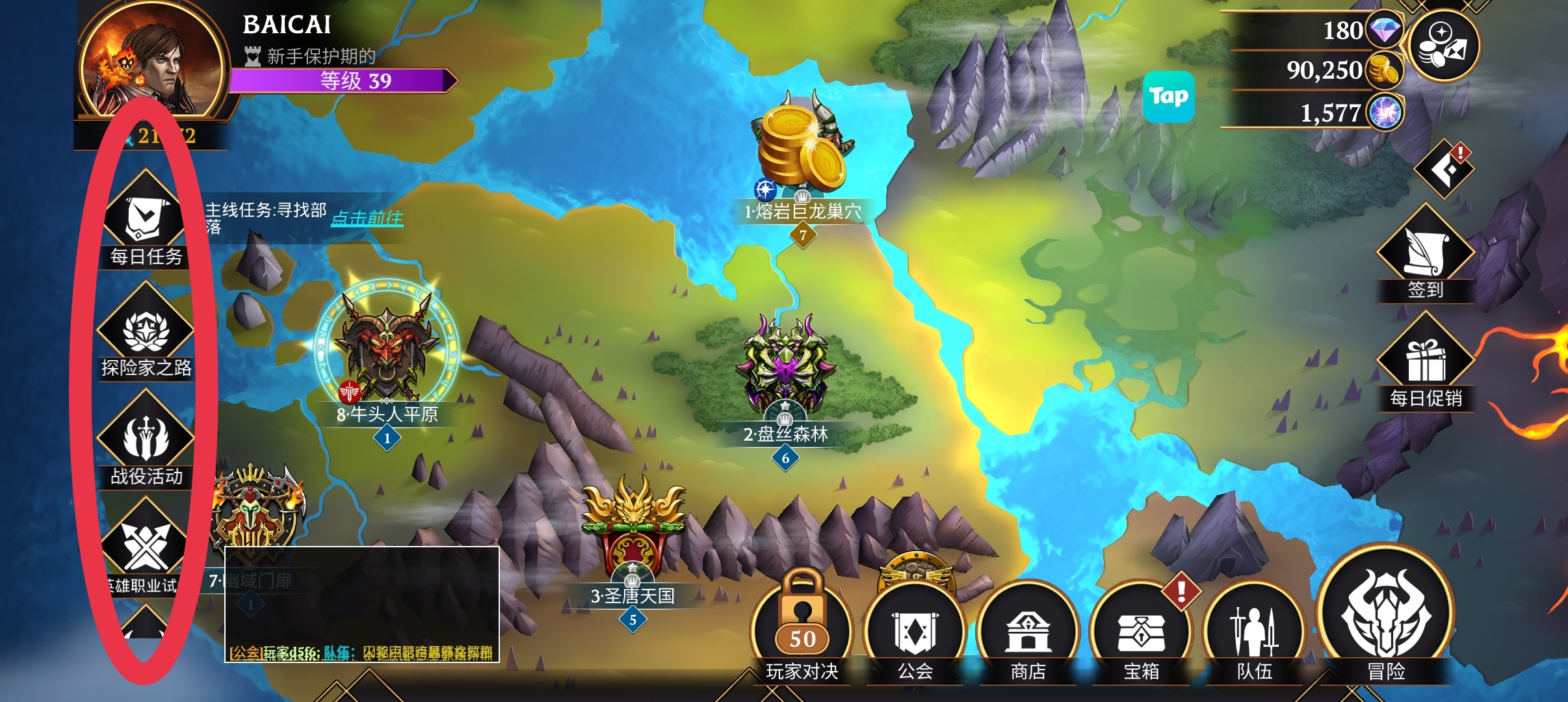This screenshot has width=1568, height=702.
Task: Open 探险家之路 explorer's path
Action: click(146, 330)
